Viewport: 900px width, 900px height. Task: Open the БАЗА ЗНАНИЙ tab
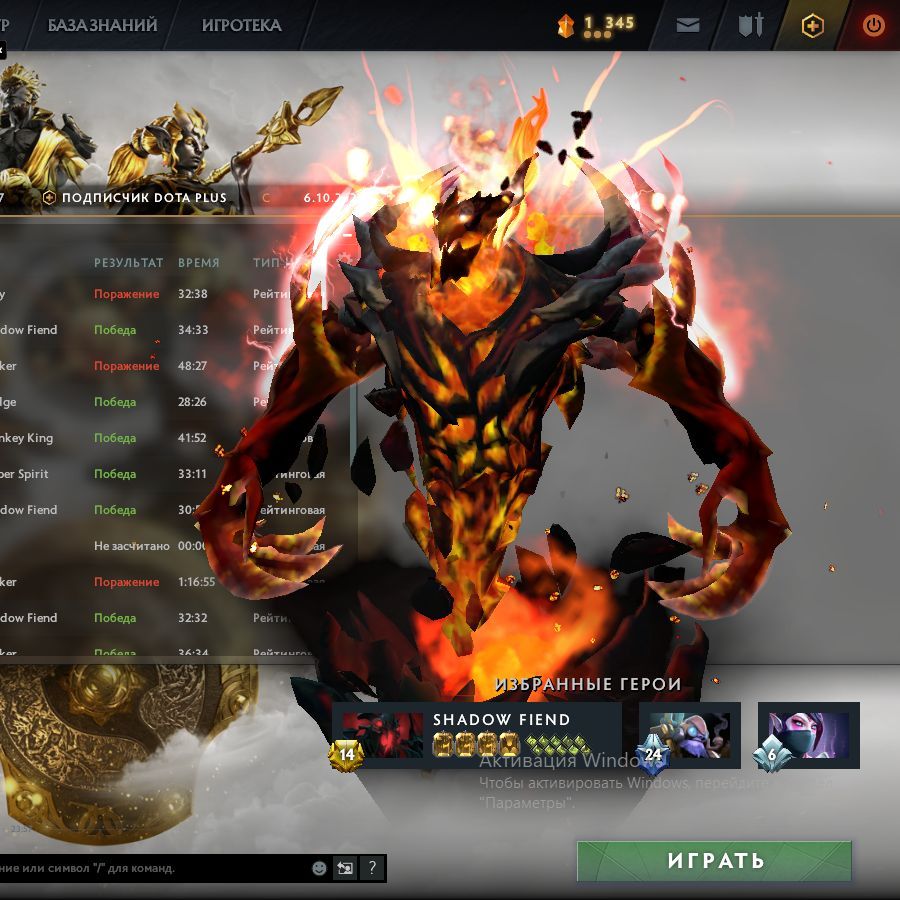click(x=103, y=25)
